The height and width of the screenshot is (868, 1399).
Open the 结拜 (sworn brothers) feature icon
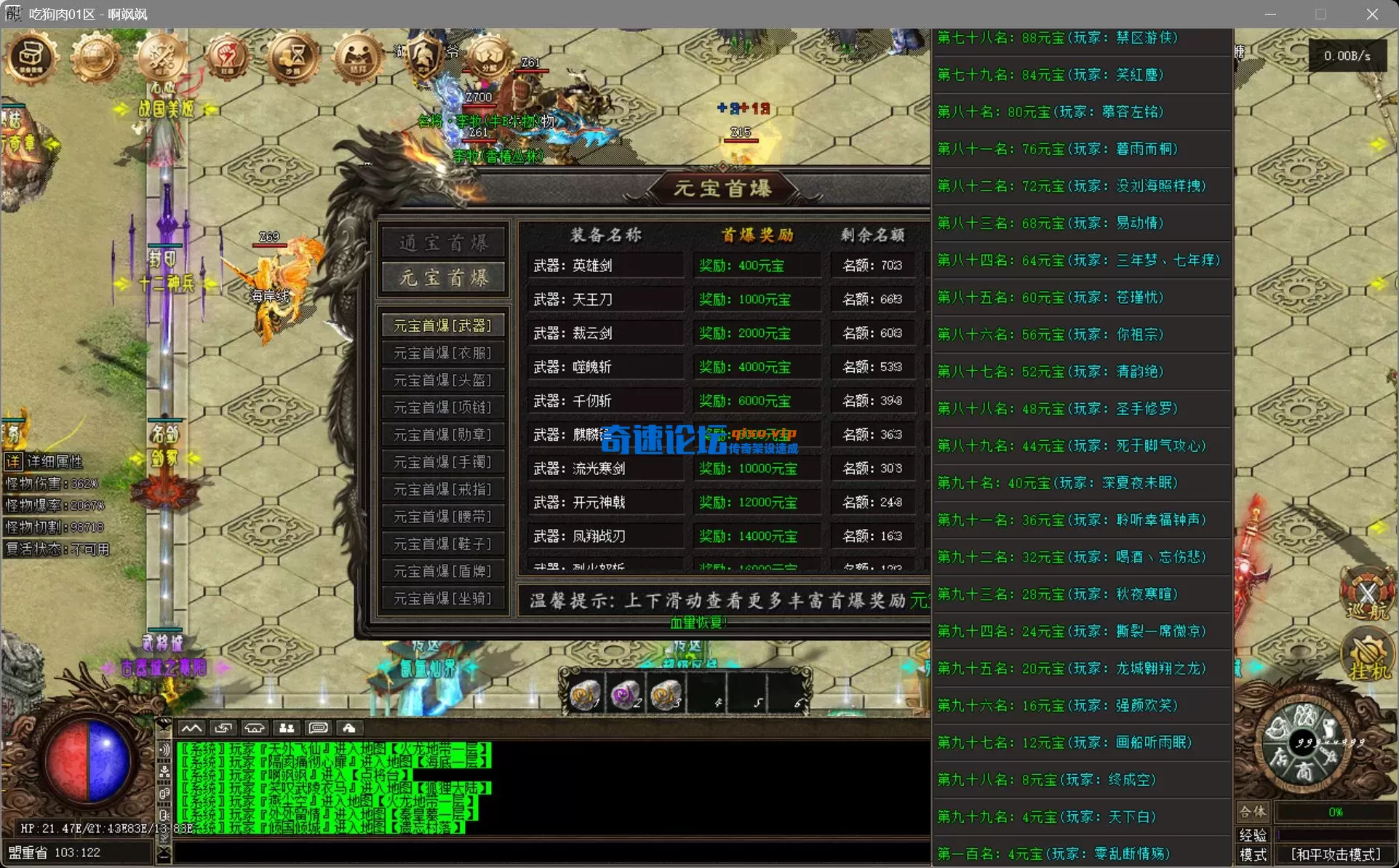[357, 58]
